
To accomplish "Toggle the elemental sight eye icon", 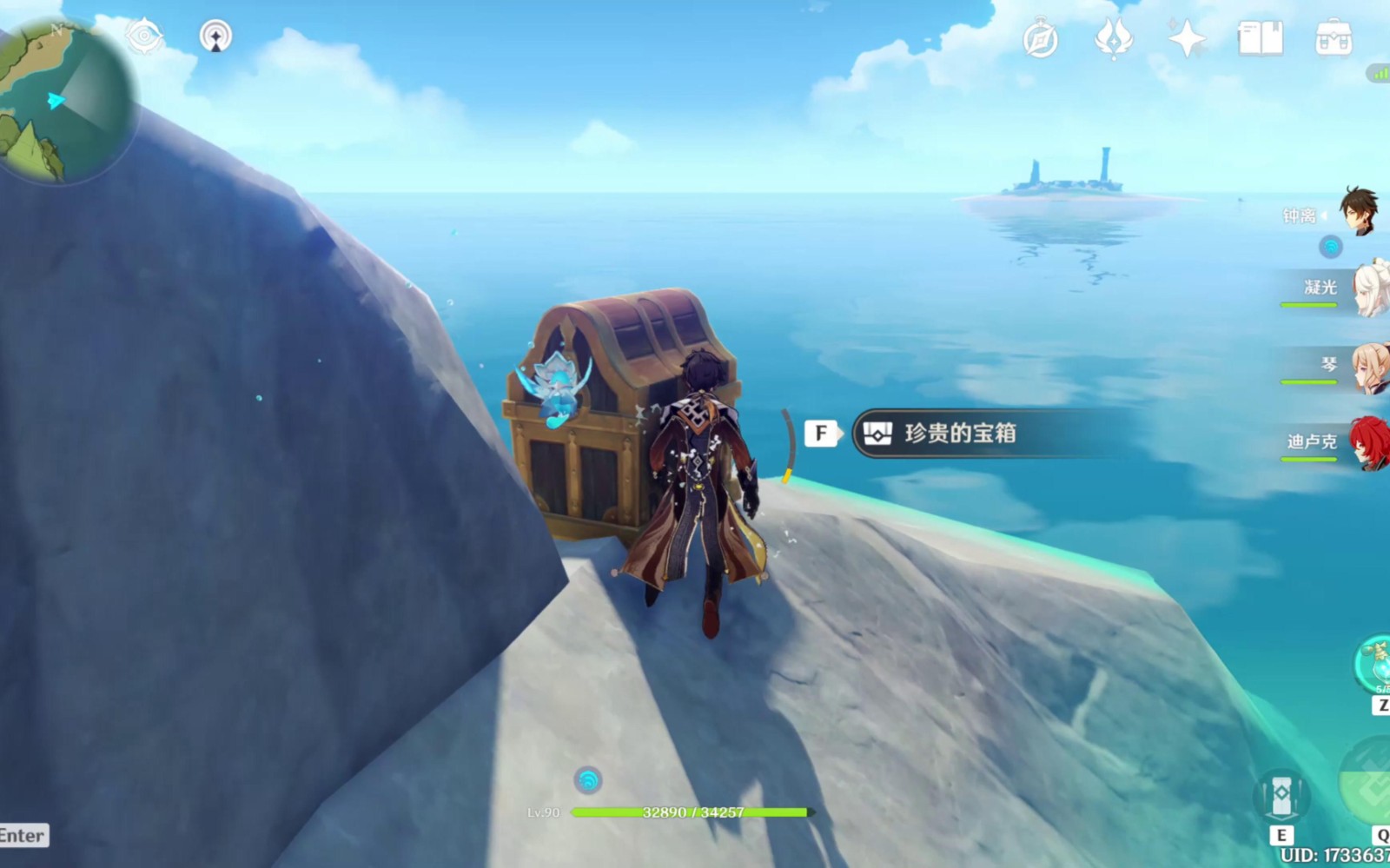I will [144, 36].
